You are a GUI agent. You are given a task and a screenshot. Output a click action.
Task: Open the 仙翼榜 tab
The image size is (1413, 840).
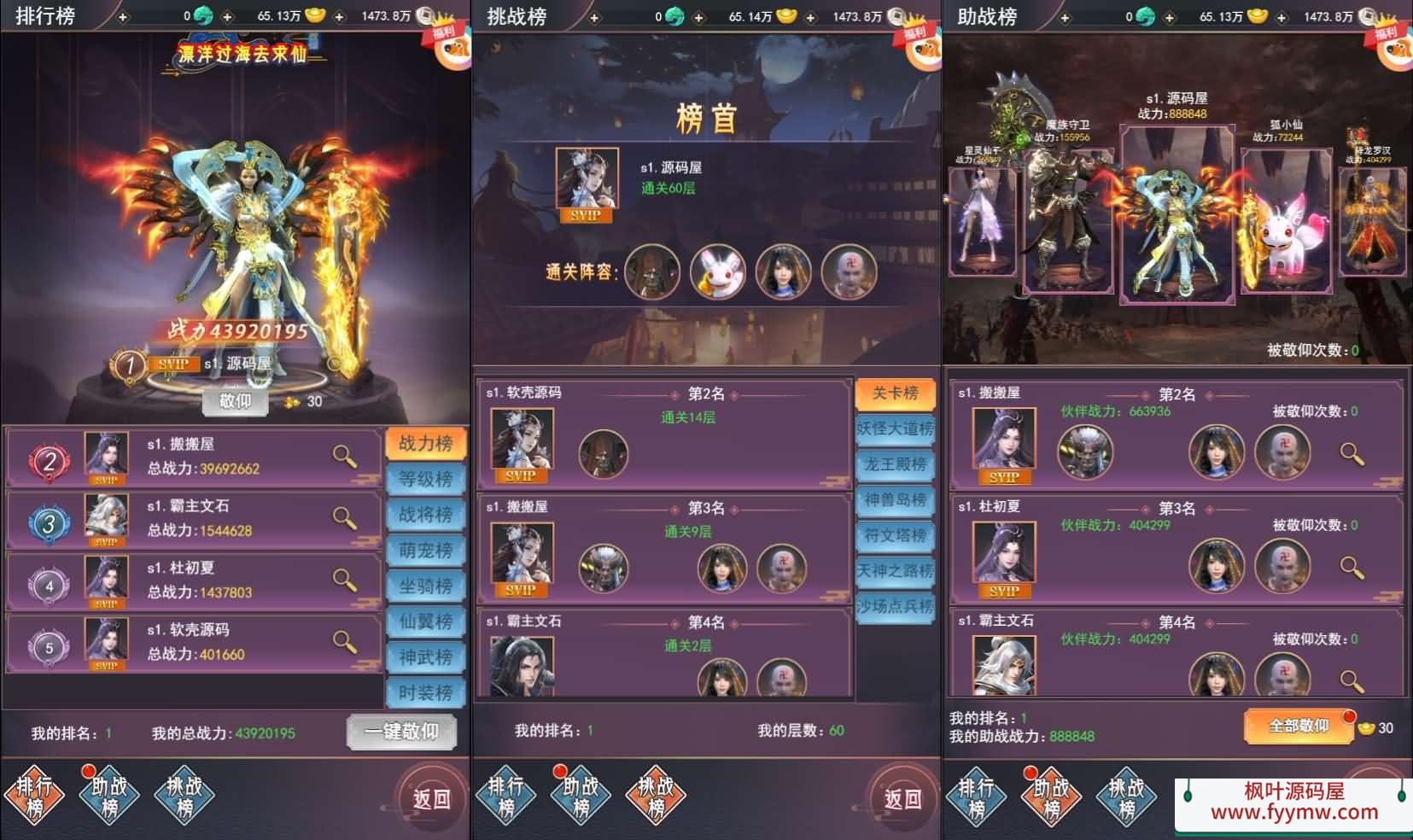click(425, 621)
